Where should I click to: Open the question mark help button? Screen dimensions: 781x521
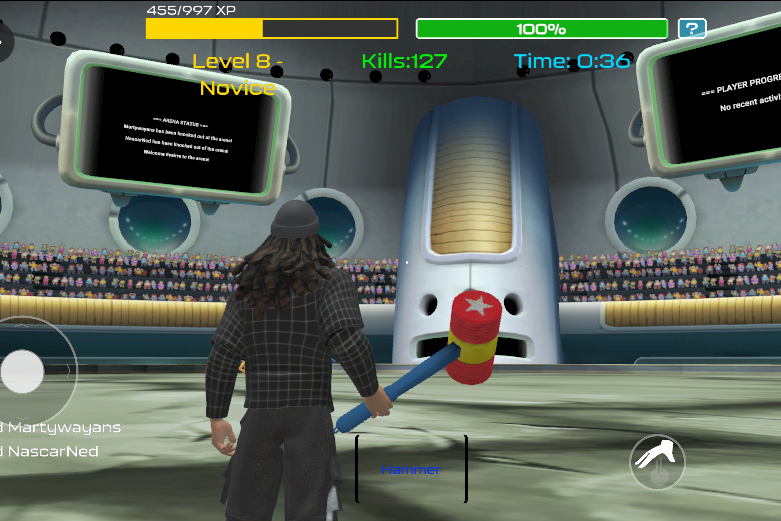692,29
